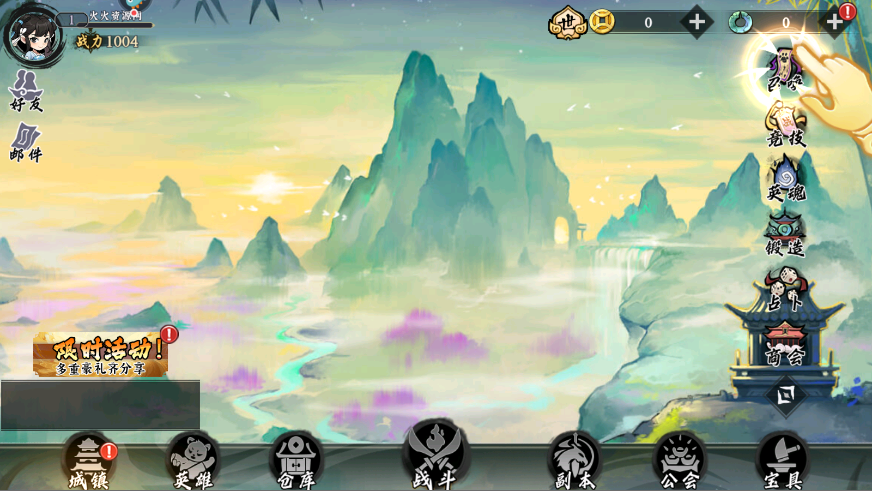Switch to the 城镇 town tab

[88, 462]
